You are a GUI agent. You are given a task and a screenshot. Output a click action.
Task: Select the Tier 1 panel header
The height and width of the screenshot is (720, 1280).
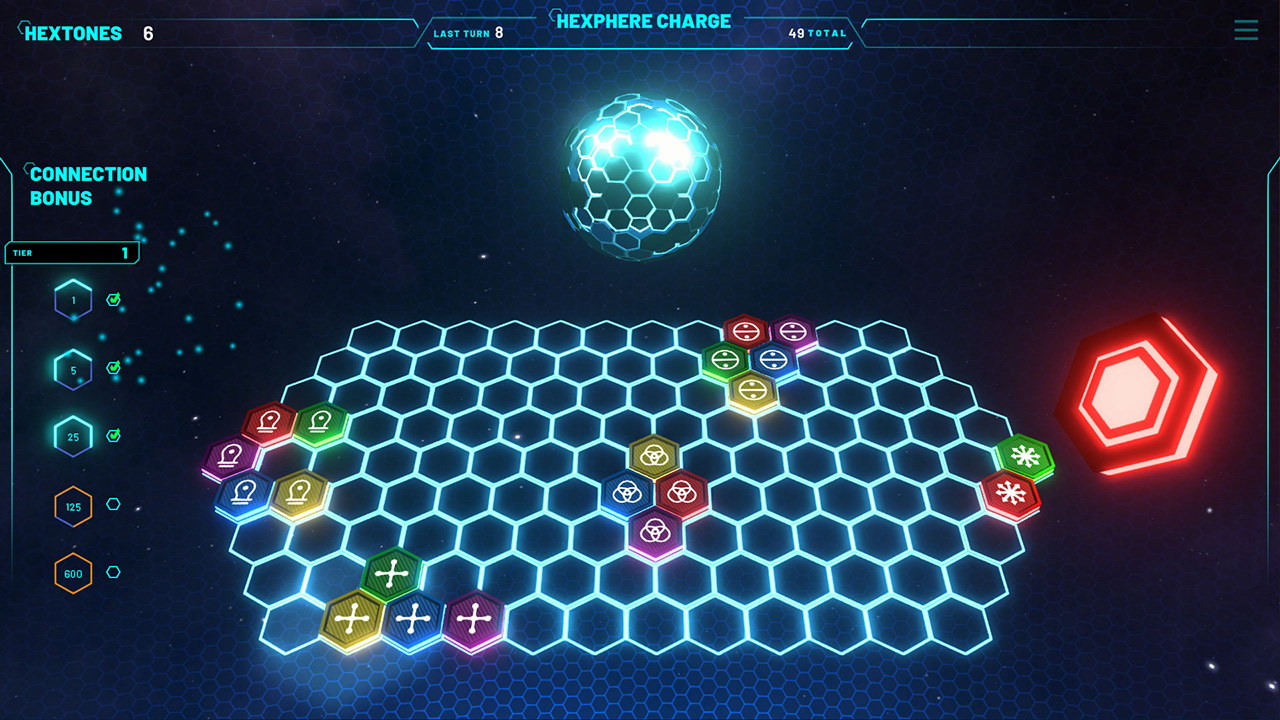pyautogui.click(x=70, y=252)
